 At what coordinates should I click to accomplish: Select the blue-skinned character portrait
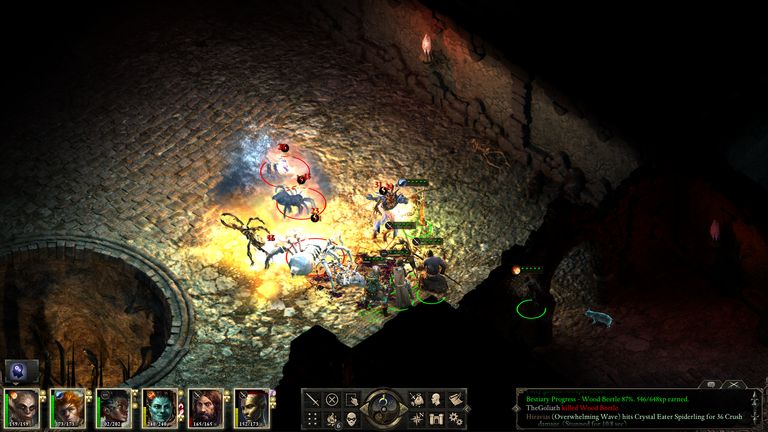click(160, 408)
